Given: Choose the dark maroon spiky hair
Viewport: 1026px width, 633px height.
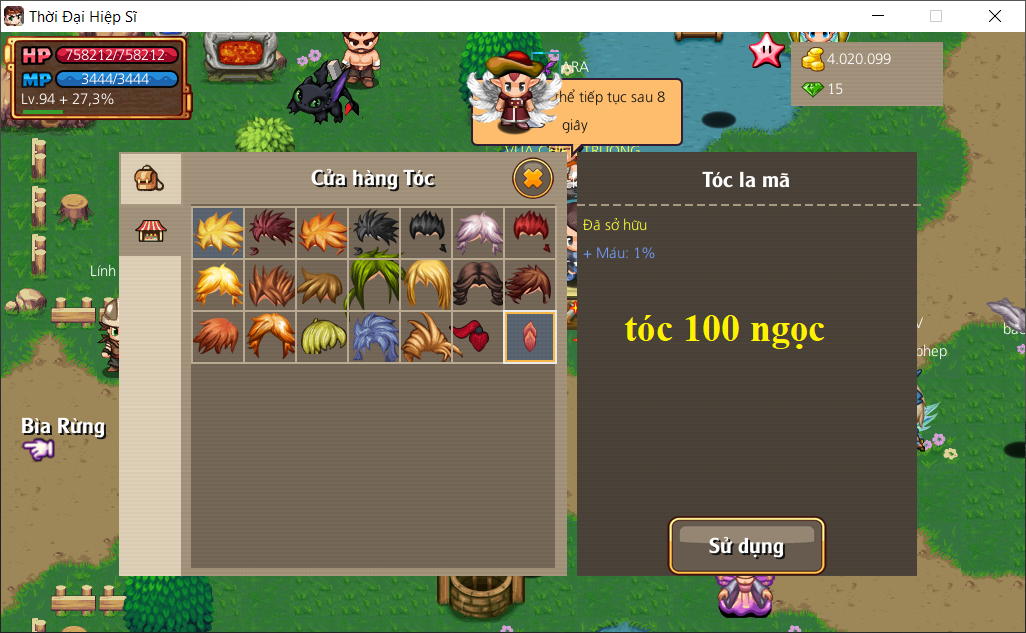Looking at the screenshot, I should tap(270, 232).
